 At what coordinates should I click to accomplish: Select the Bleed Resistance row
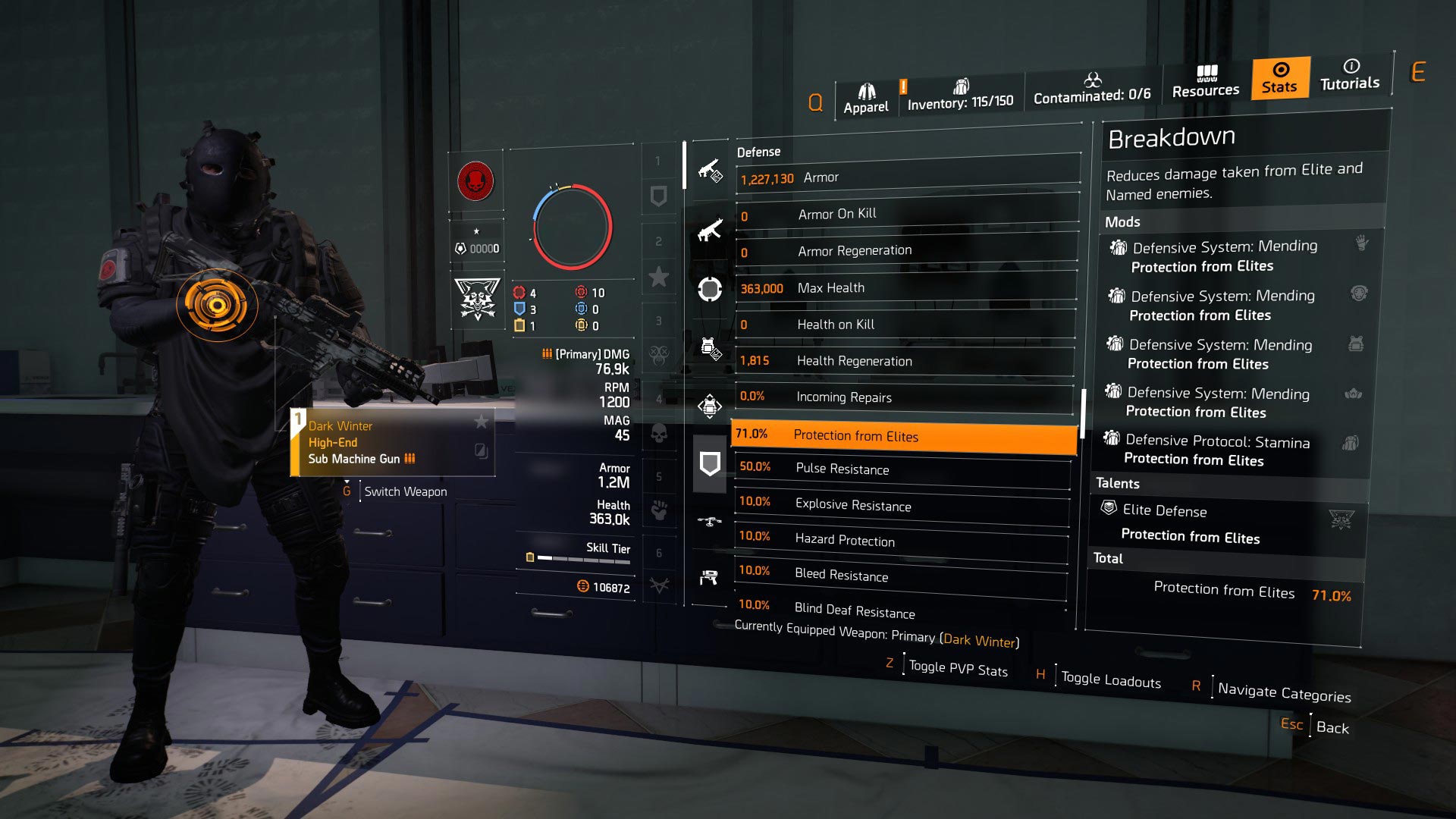[899, 575]
